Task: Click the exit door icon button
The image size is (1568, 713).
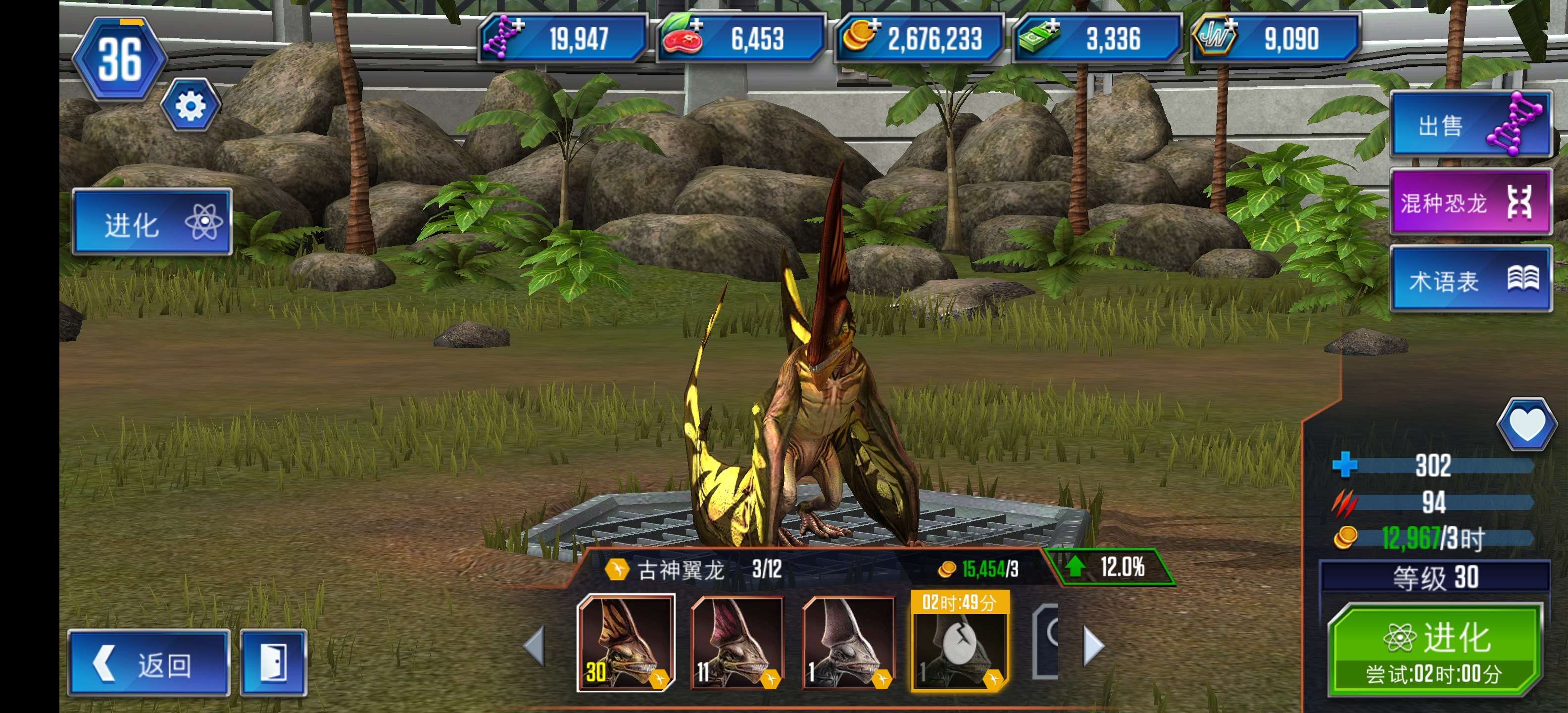Action: pyautogui.click(x=273, y=663)
